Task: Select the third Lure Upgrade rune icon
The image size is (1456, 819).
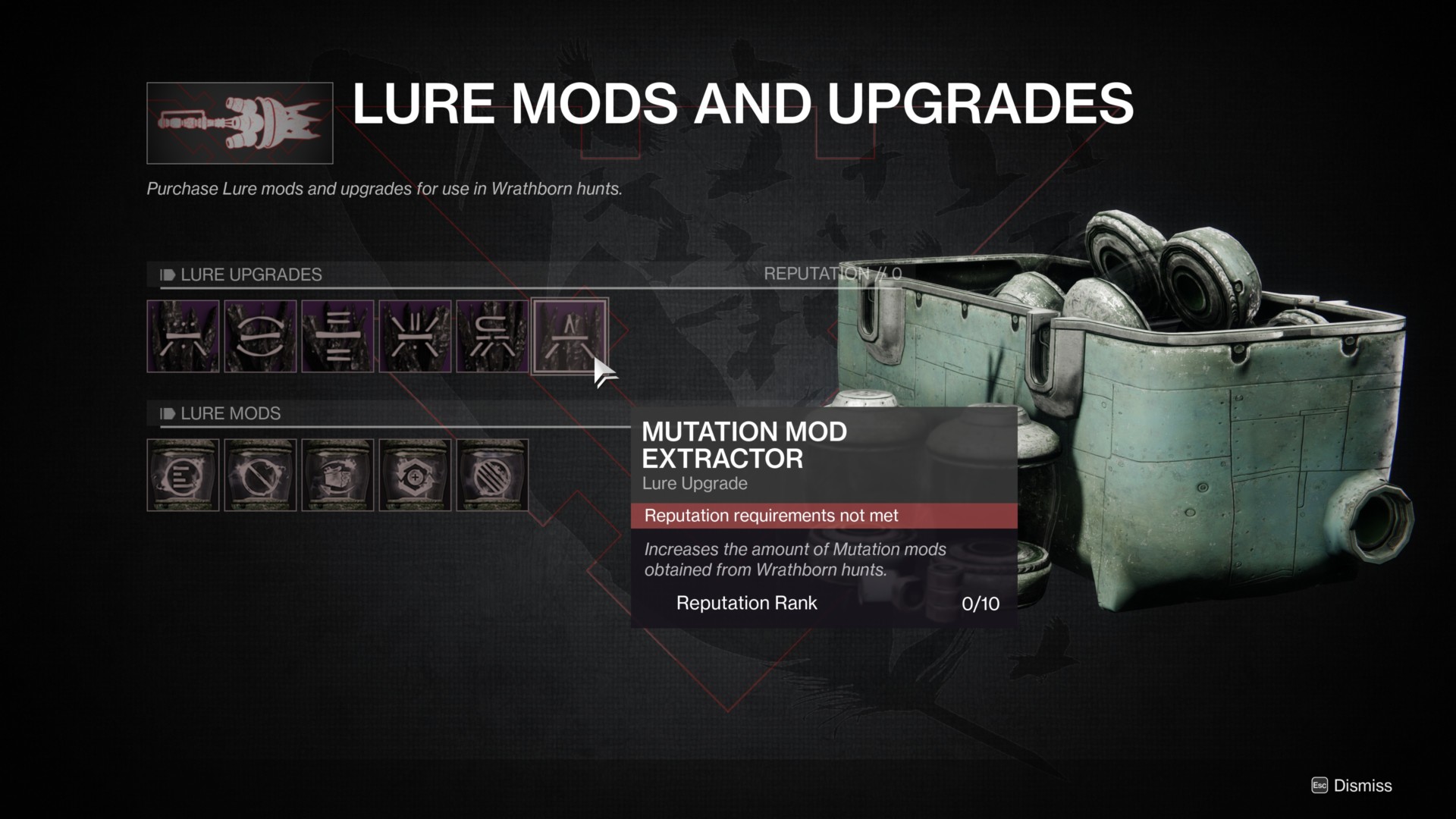Action: coord(337,336)
